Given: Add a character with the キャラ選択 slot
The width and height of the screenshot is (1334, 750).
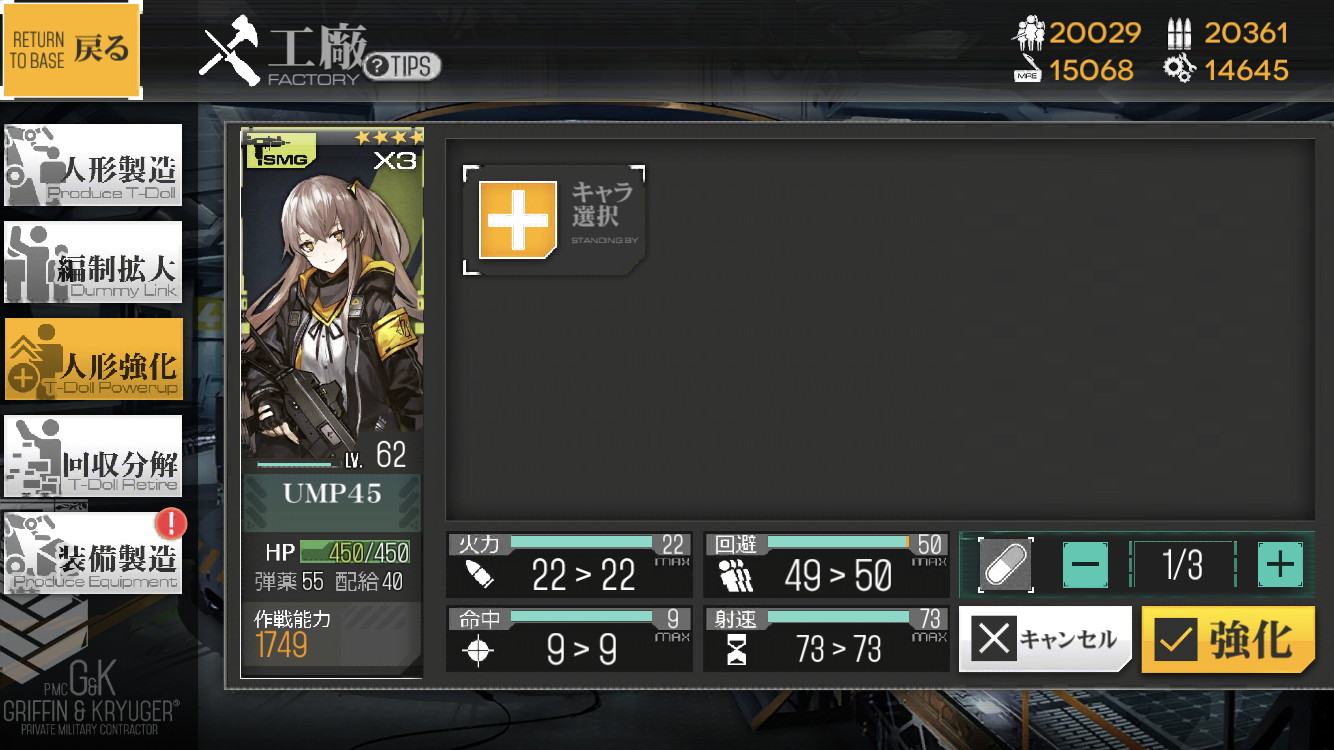Looking at the screenshot, I should pos(553,220).
